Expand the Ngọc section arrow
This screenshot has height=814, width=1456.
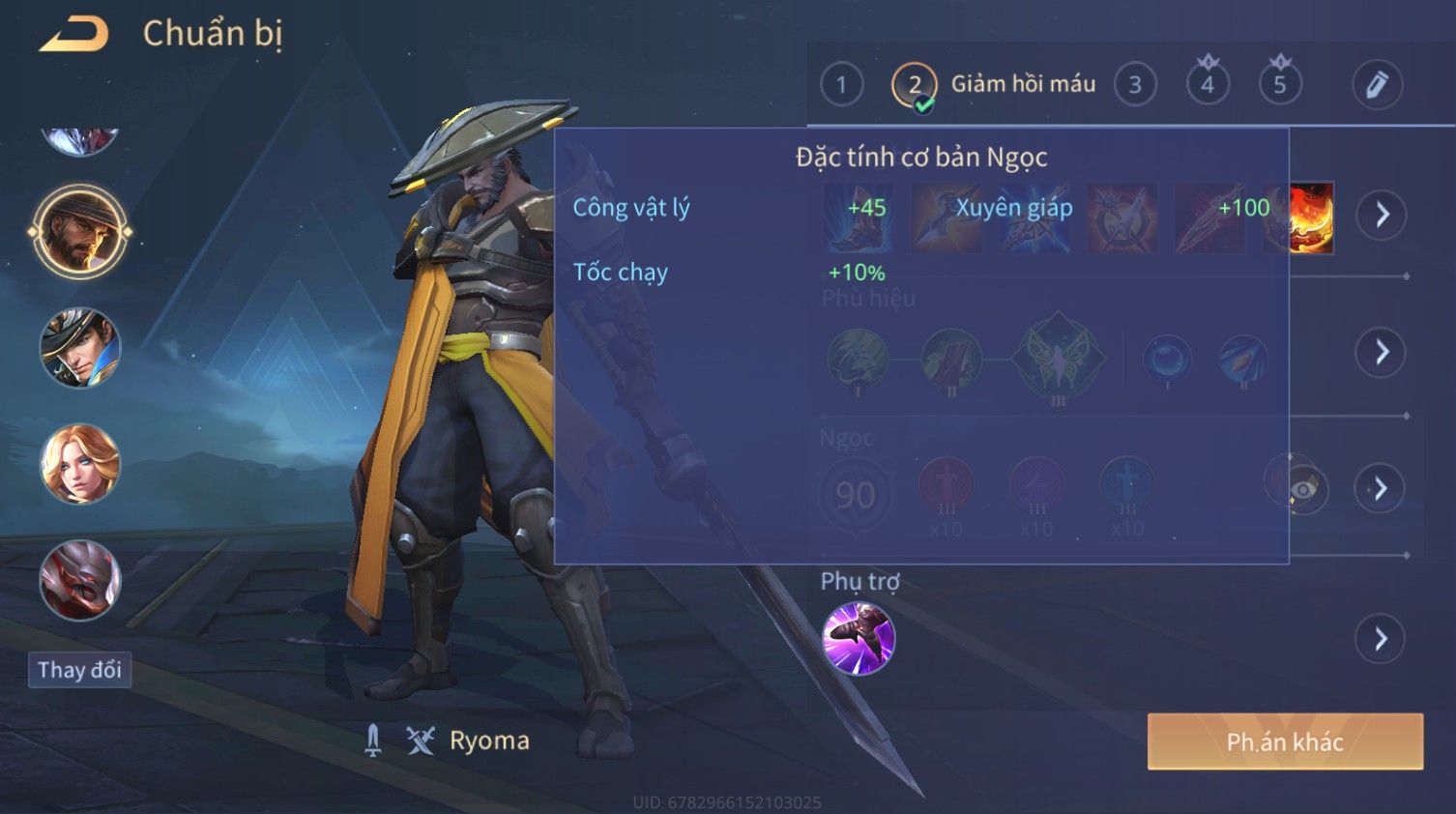[1380, 488]
